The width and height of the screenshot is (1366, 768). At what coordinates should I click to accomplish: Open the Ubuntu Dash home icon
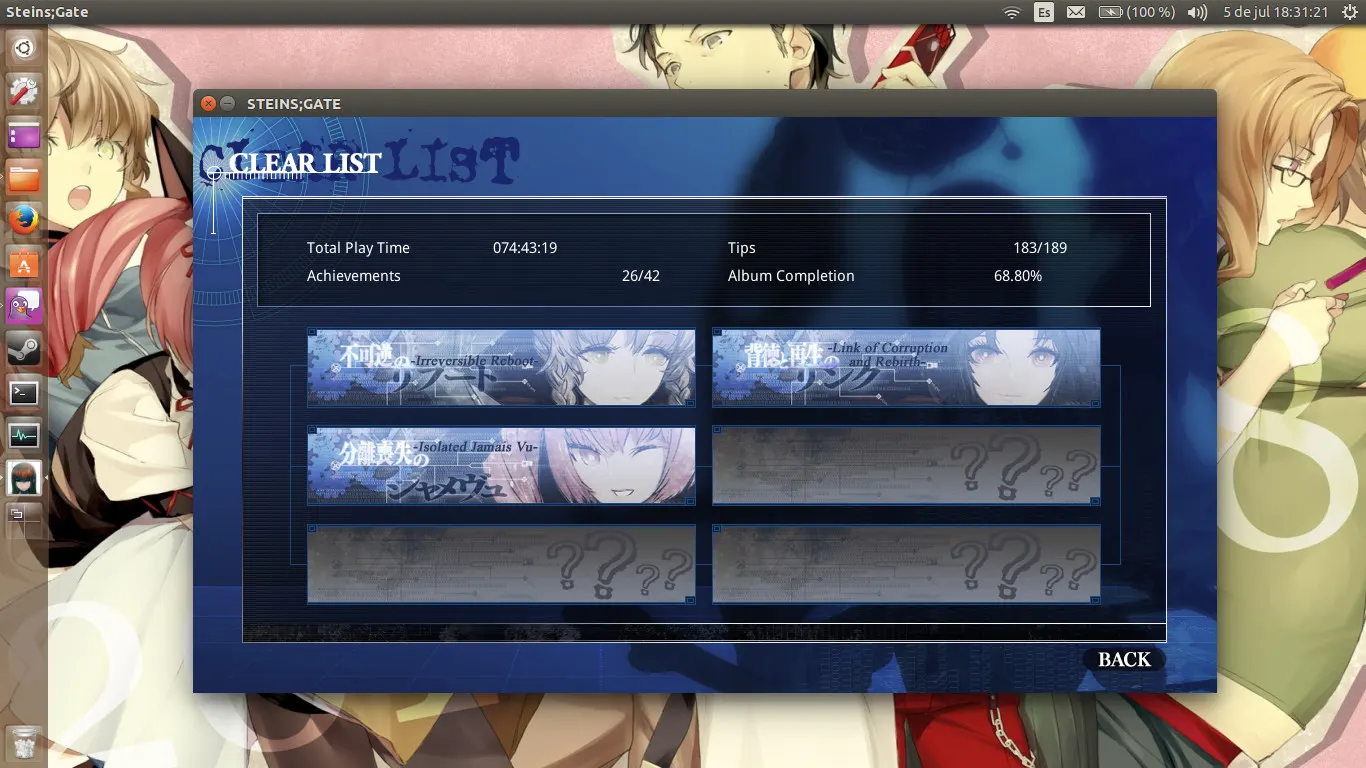coord(24,47)
